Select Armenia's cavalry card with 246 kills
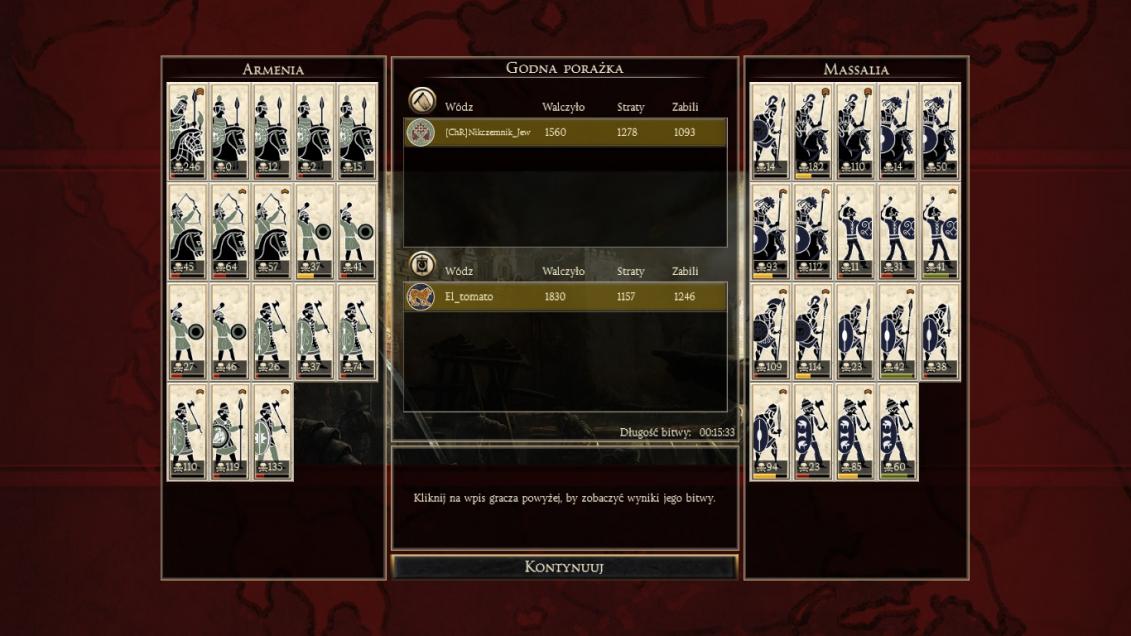Screen dimensions: 1131x636 coord(187,131)
